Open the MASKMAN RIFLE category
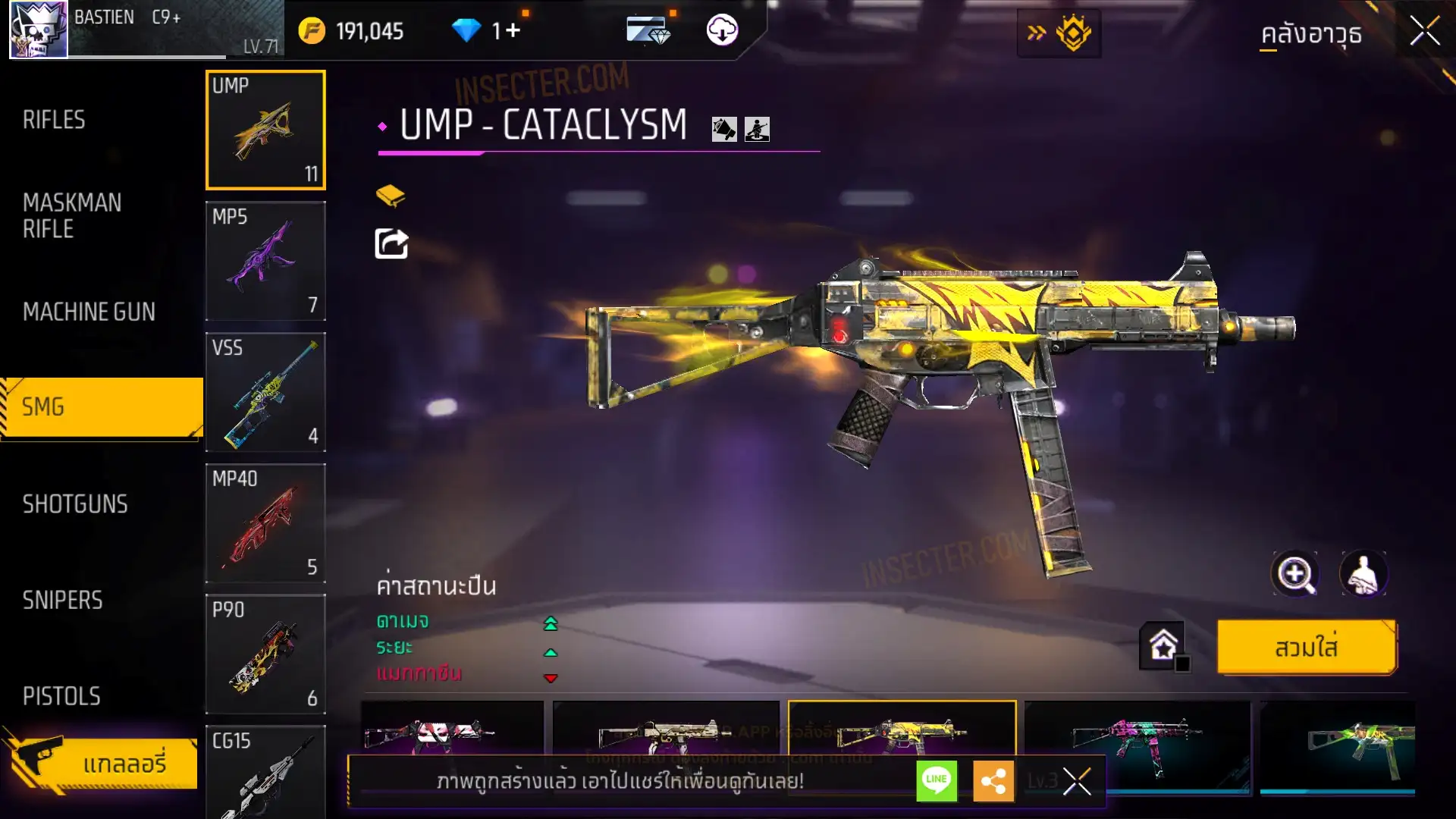The height and width of the screenshot is (819, 1456). tap(72, 216)
